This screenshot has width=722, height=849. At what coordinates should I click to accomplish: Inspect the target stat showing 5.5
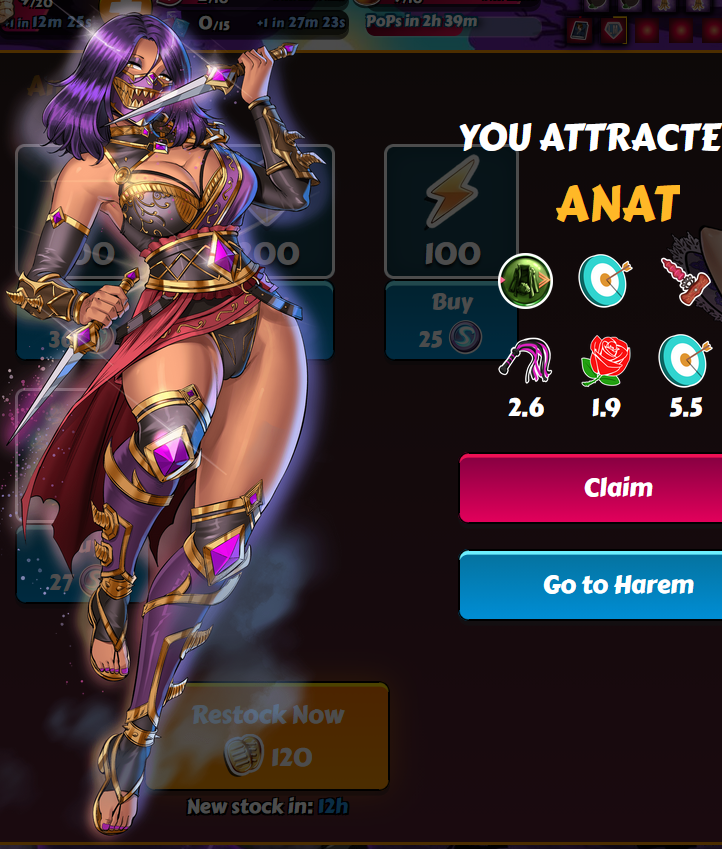coord(684,360)
